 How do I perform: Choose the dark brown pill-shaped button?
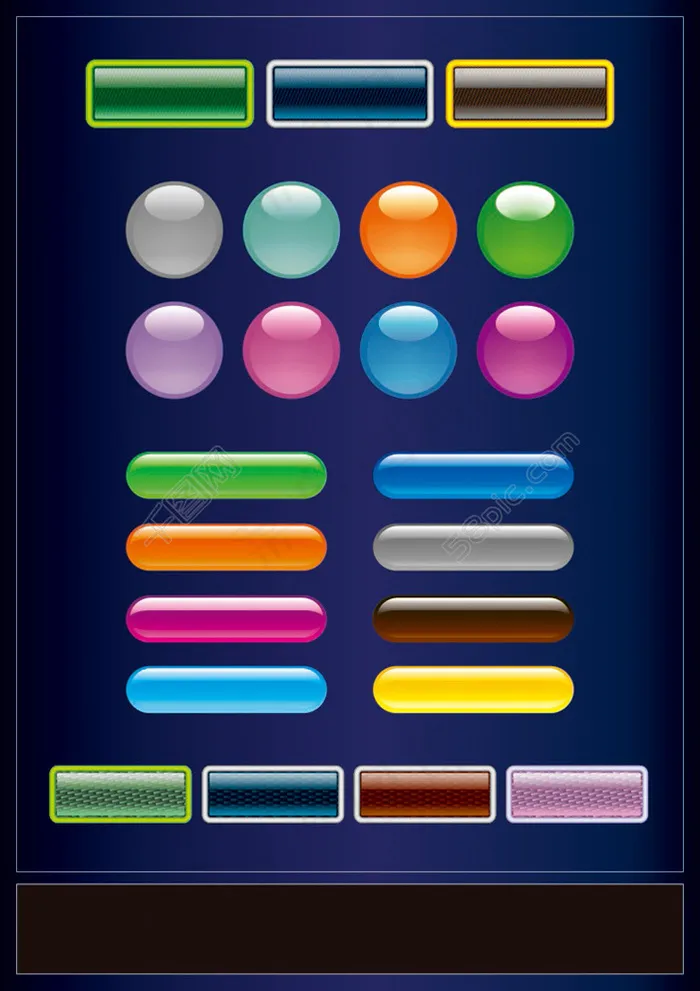click(473, 619)
